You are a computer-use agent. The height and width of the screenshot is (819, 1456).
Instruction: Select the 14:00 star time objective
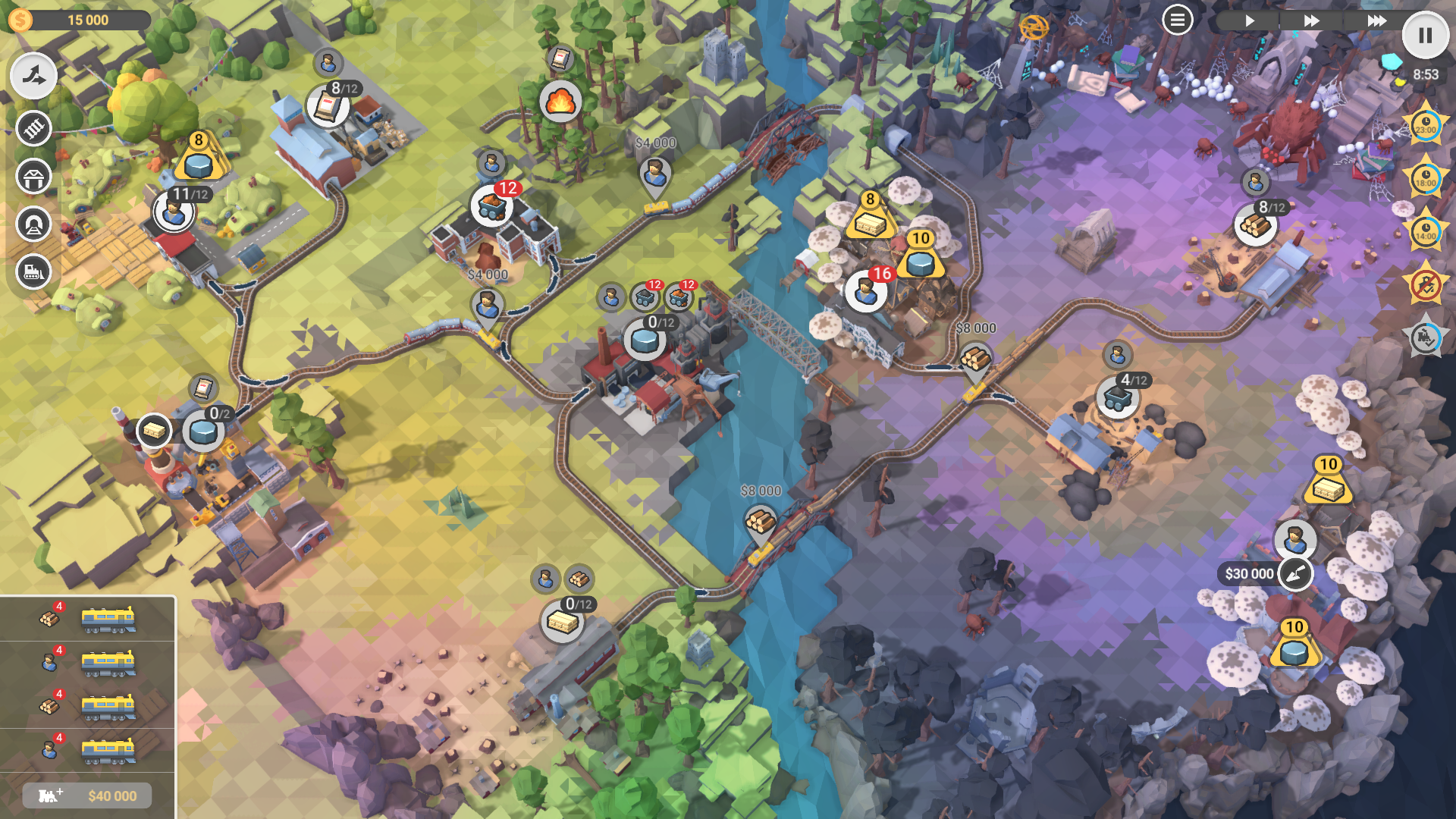tap(1426, 231)
